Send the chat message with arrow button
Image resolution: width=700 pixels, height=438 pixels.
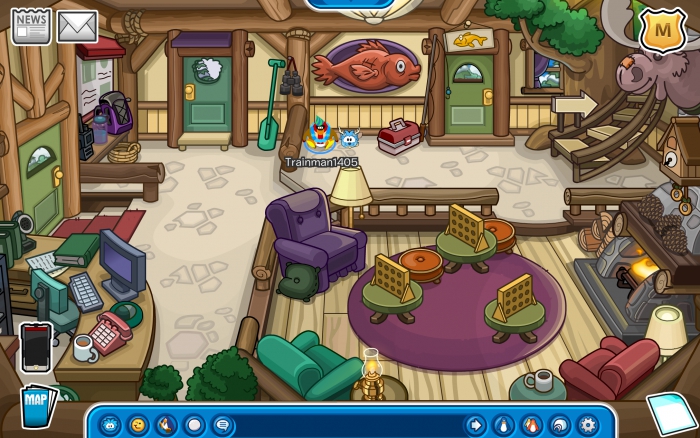pyautogui.click(x=475, y=424)
